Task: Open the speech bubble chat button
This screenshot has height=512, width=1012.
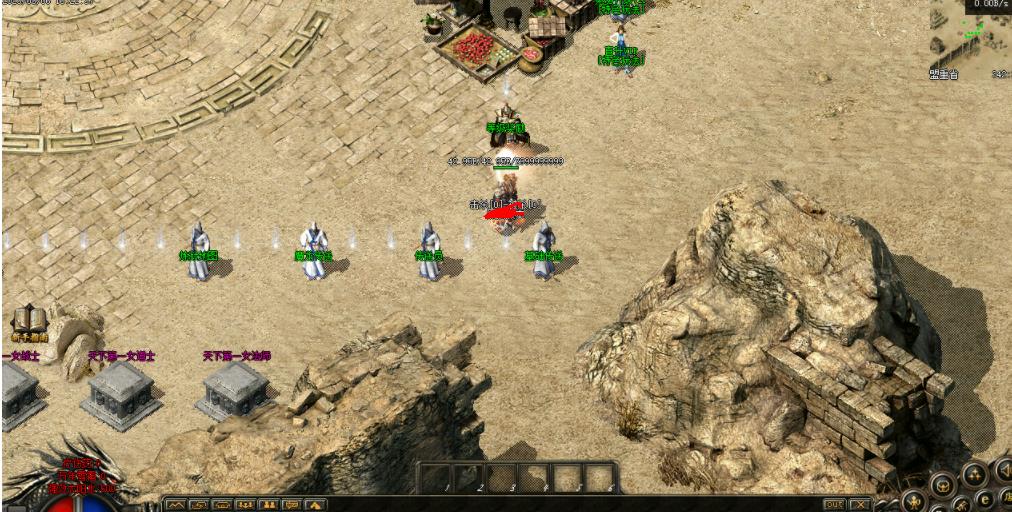Action: 293,505
